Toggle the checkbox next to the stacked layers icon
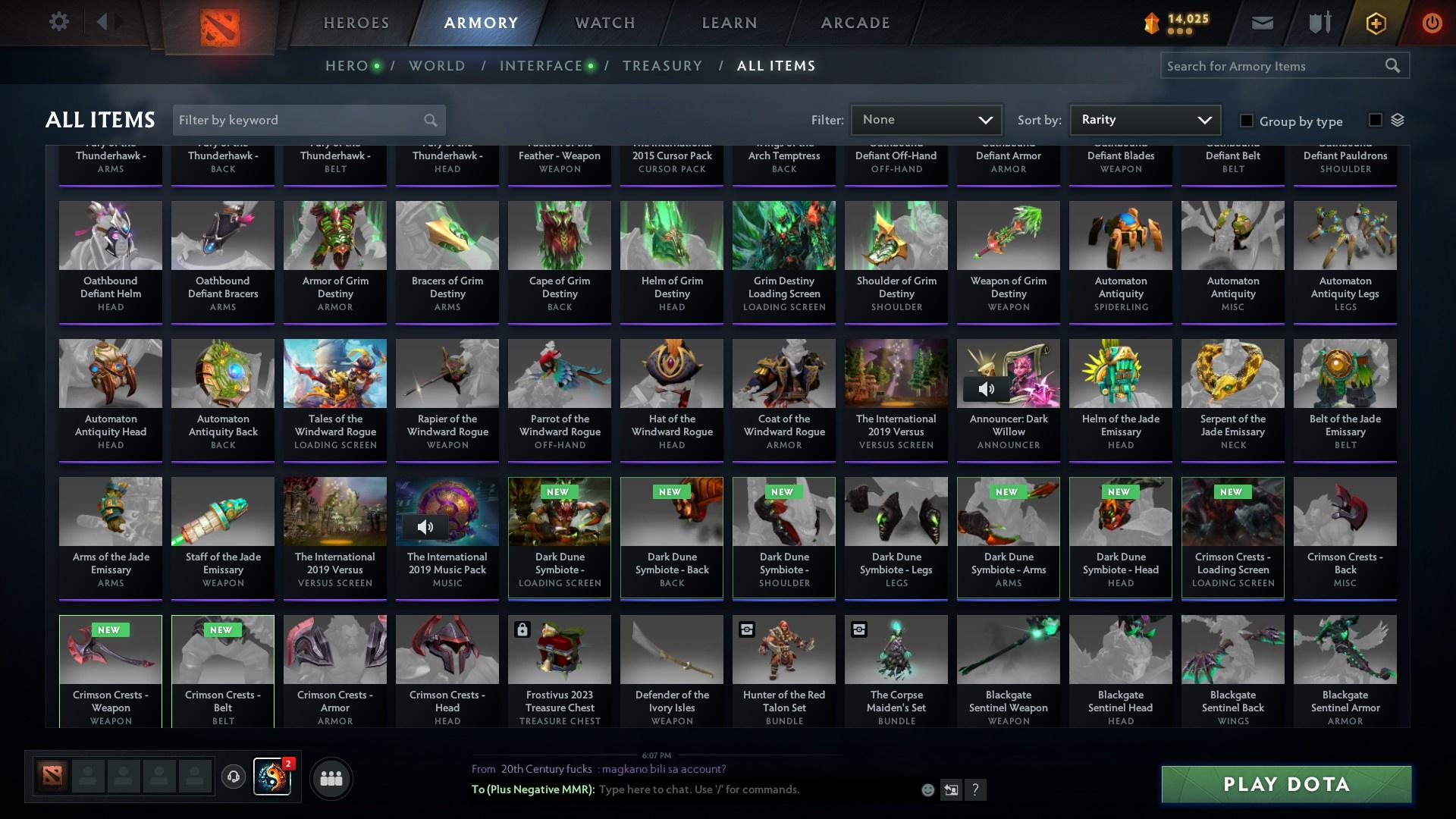This screenshot has height=819, width=1456. [x=1375, y=120]
